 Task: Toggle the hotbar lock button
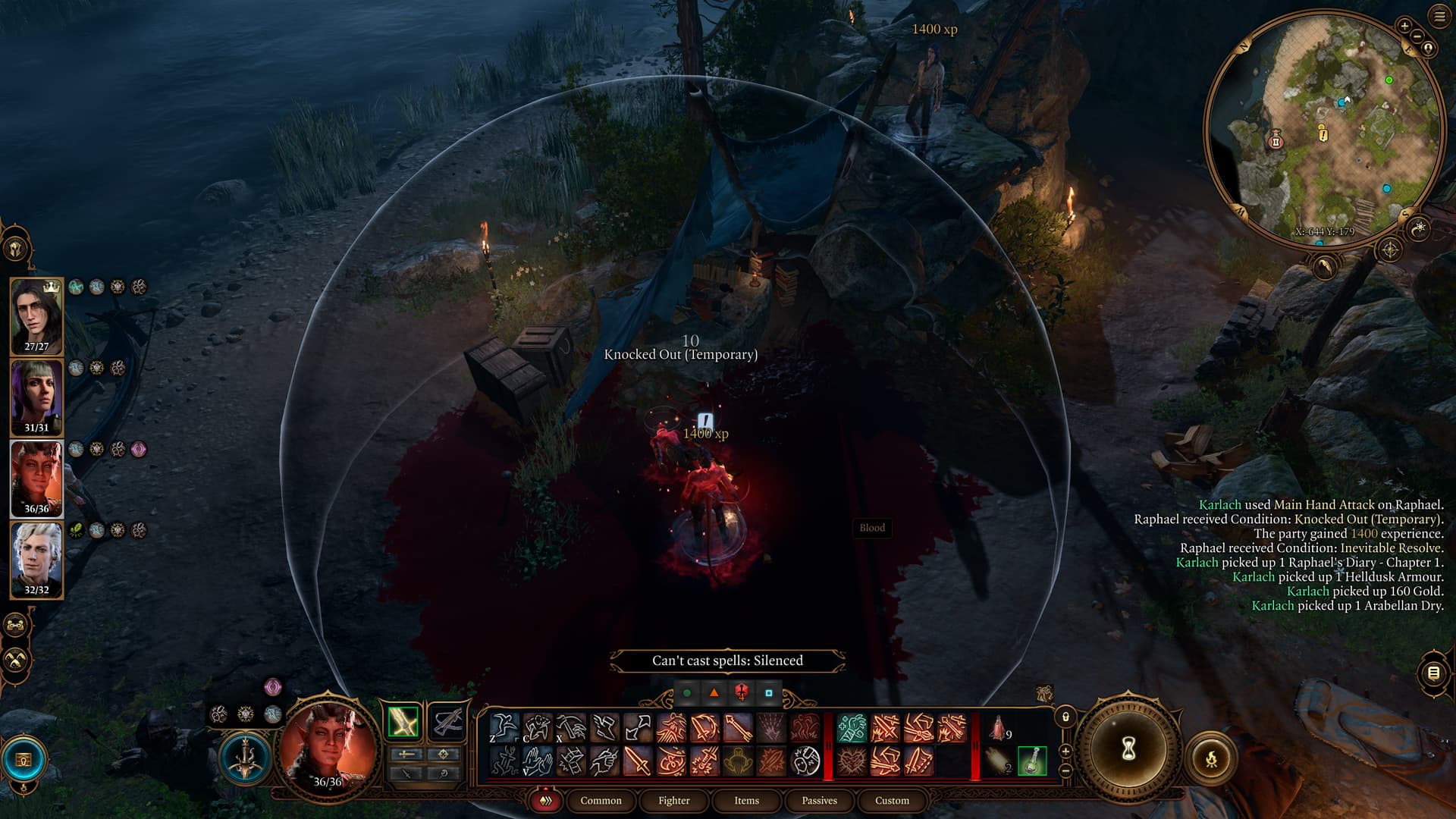[1065, 717]
